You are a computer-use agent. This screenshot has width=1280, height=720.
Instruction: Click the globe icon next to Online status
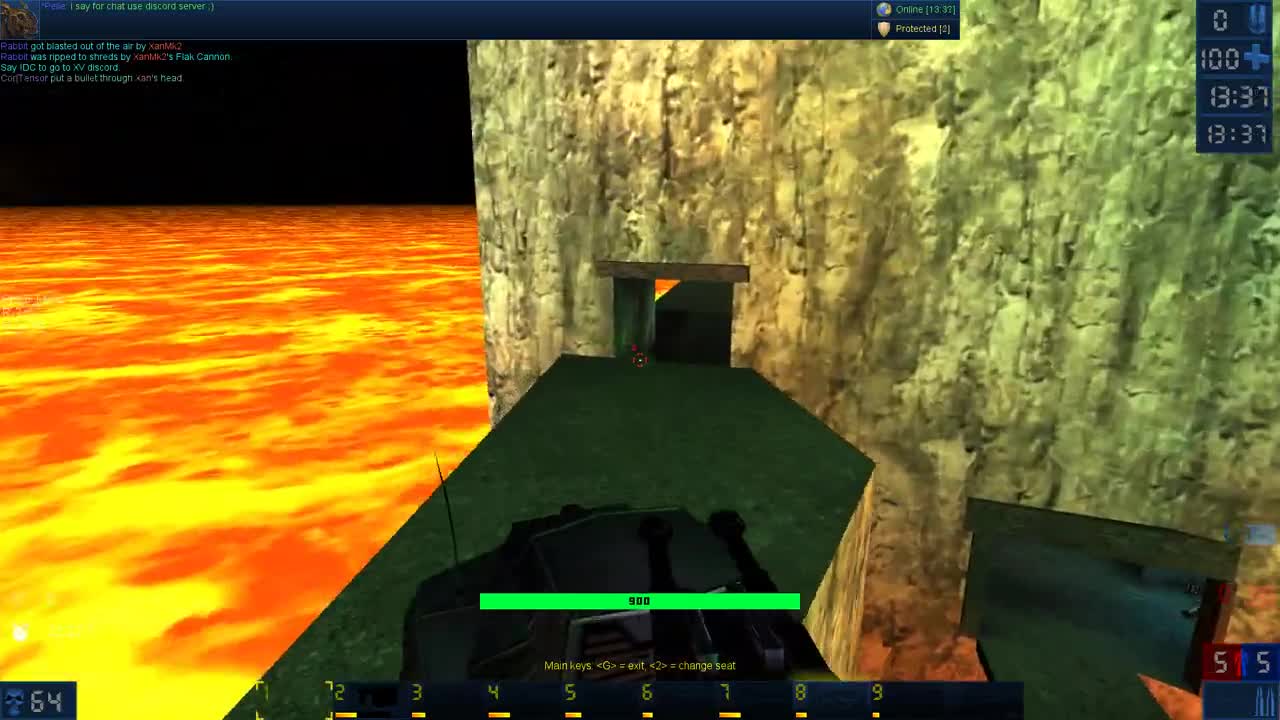pyautogui.click(x=883, y=9)
